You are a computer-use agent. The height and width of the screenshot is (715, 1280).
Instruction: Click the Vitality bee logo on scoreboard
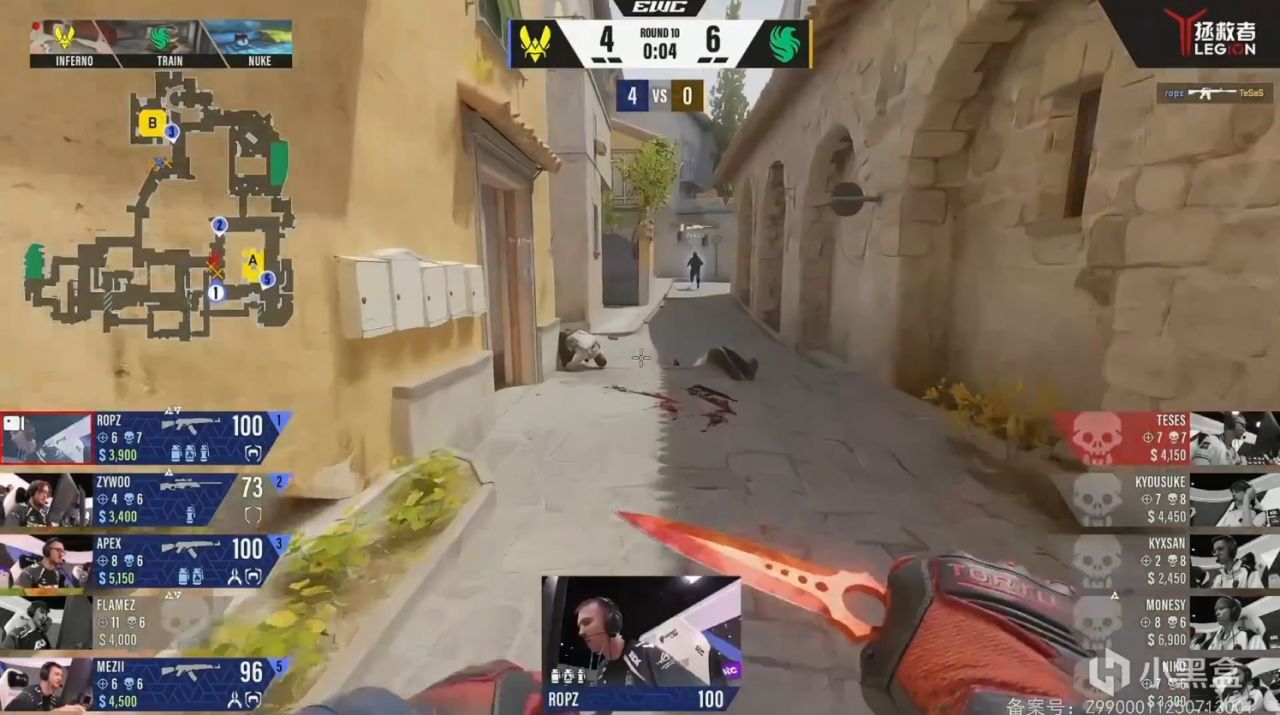(x=534, y=44)
